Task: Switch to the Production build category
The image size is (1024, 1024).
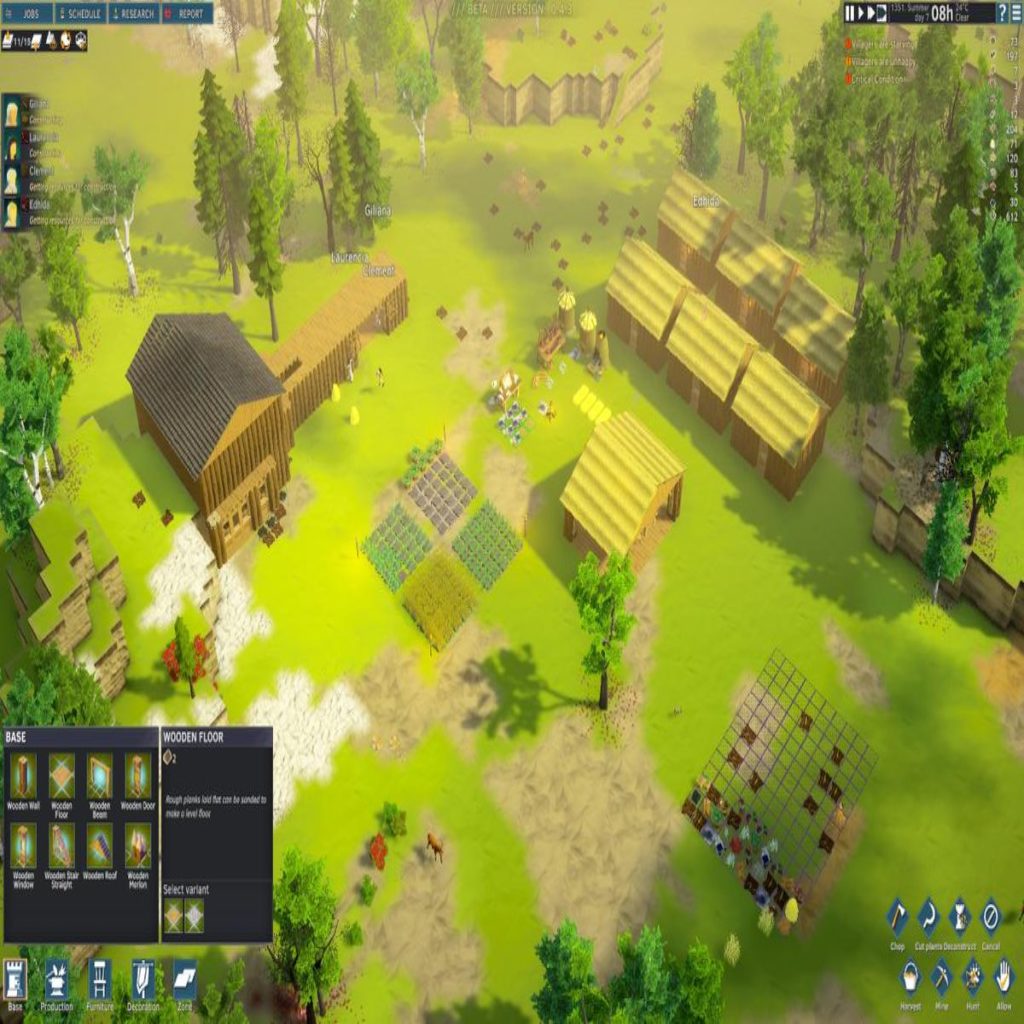Action: tap(57, 981)
